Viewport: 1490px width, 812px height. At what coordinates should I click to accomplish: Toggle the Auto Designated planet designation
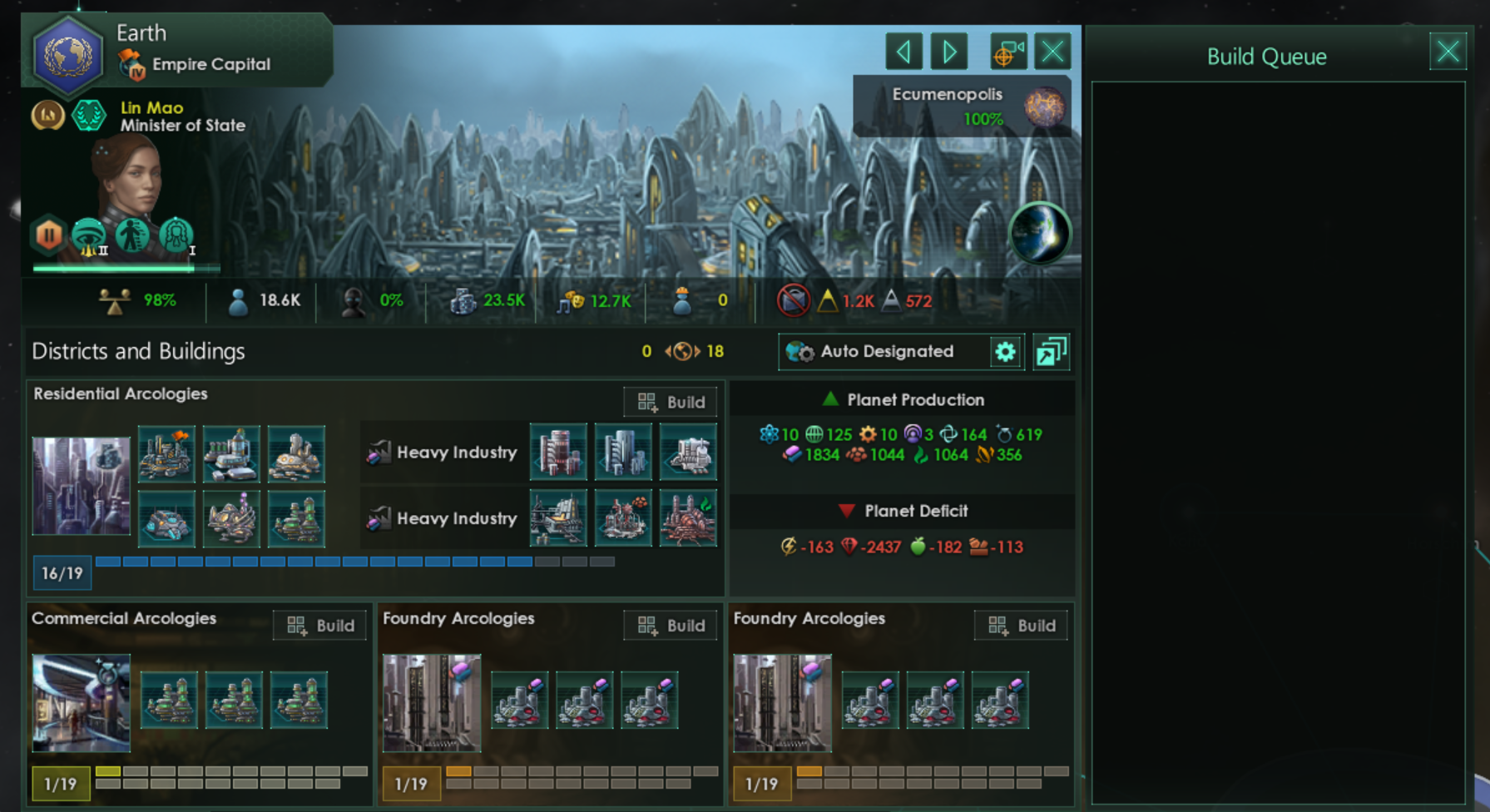tap(887, 351)
